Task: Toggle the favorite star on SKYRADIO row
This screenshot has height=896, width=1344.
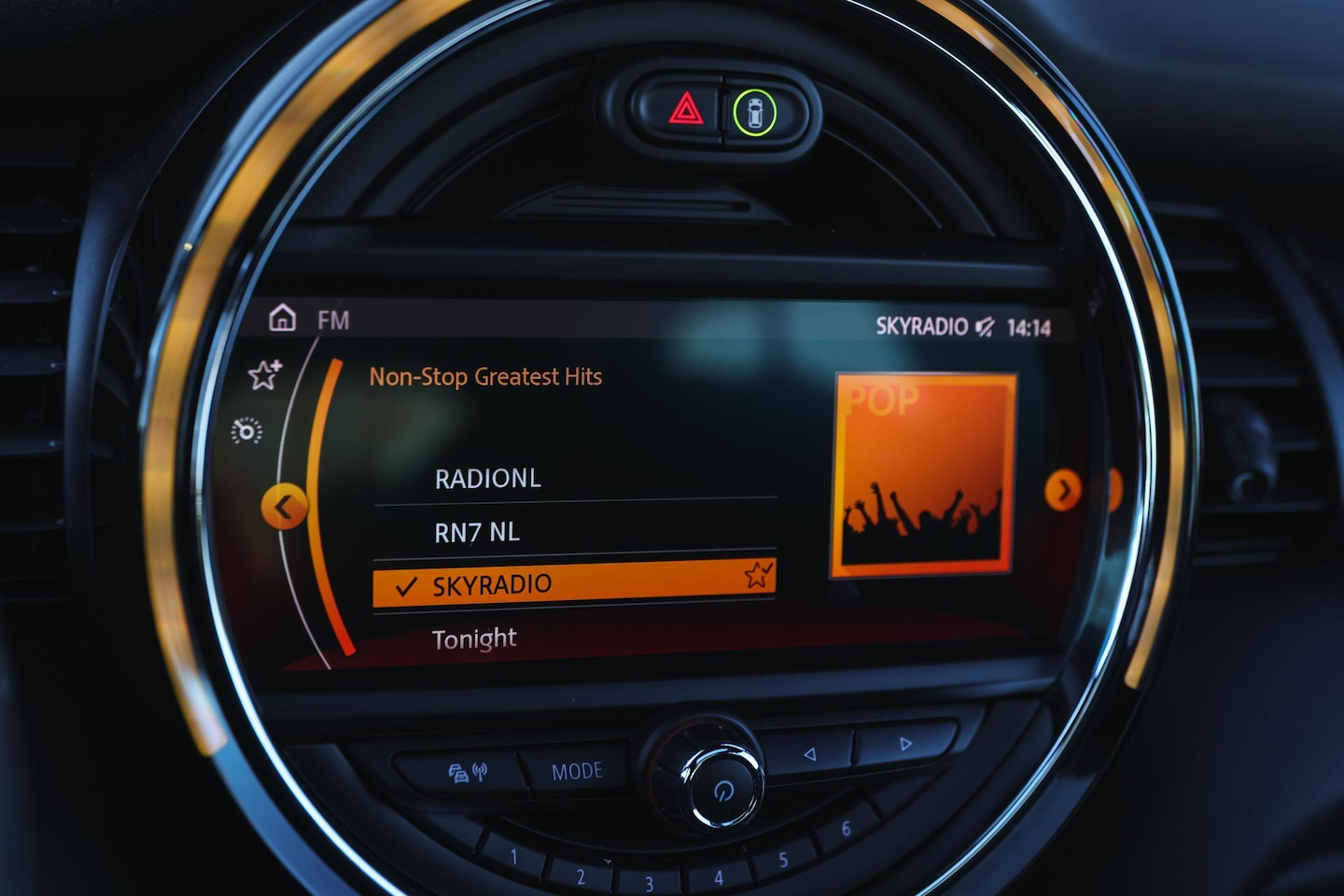Action: 757,575
